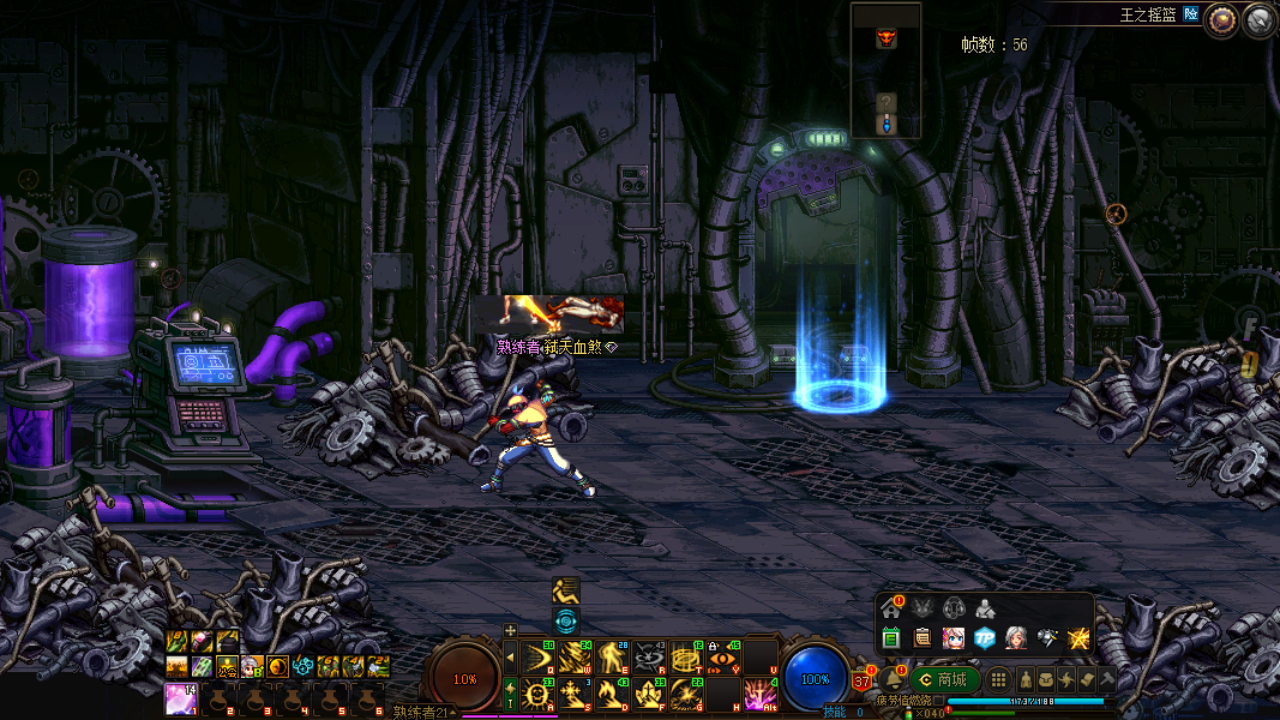This screenshot has width=1280, height=720.
Task: Click the blue swirl buff icon above skills
Action: (566, 621)
